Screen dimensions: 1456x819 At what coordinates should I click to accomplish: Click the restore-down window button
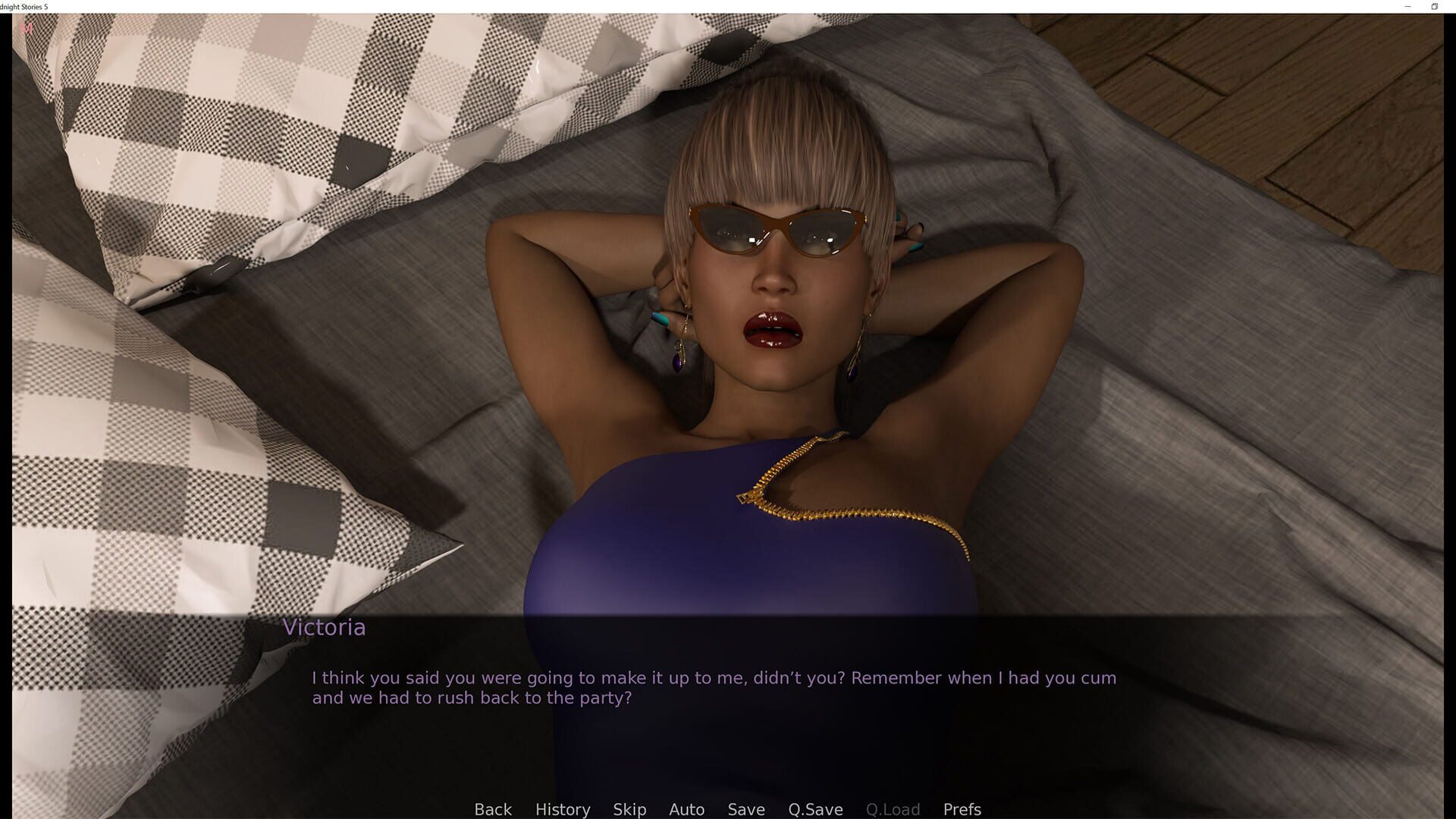(1434, 7)
